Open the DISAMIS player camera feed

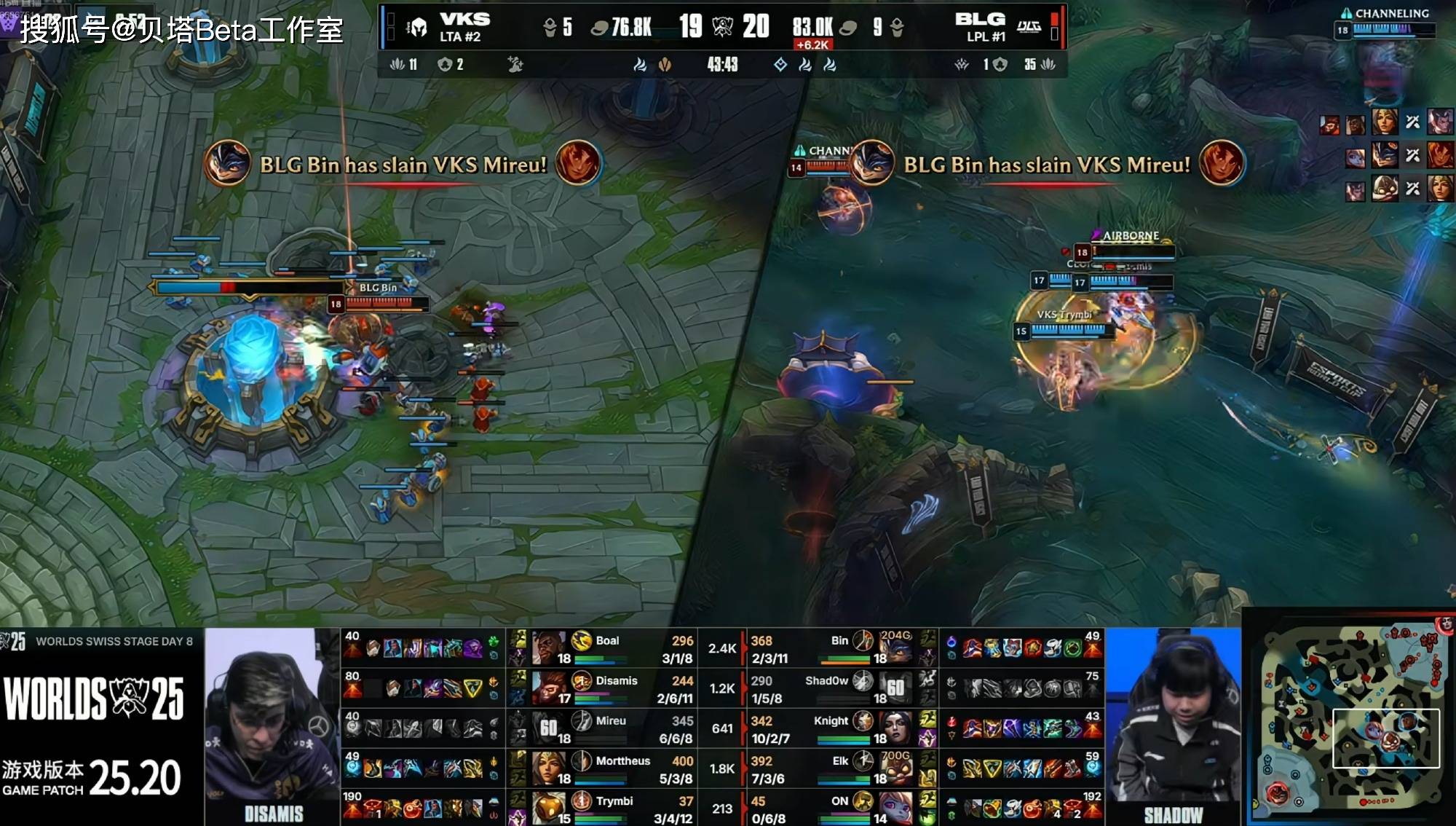(272, 727)
